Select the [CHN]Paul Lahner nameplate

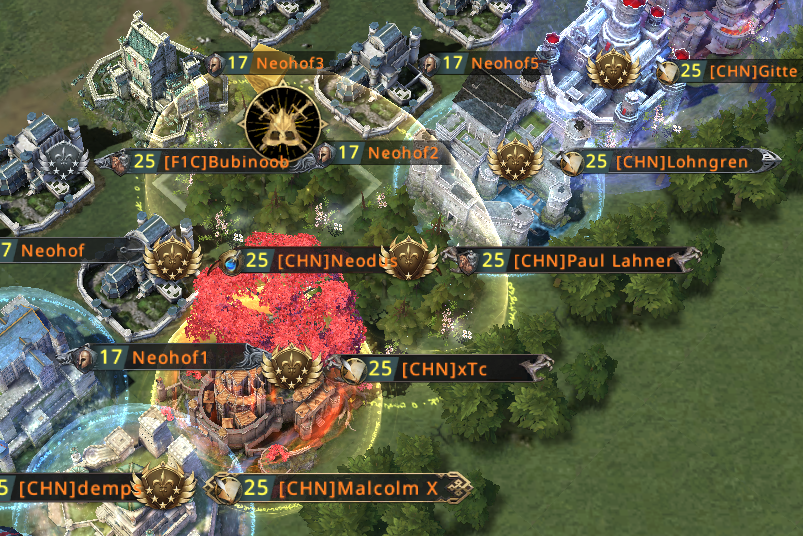[x=578, y=261]
